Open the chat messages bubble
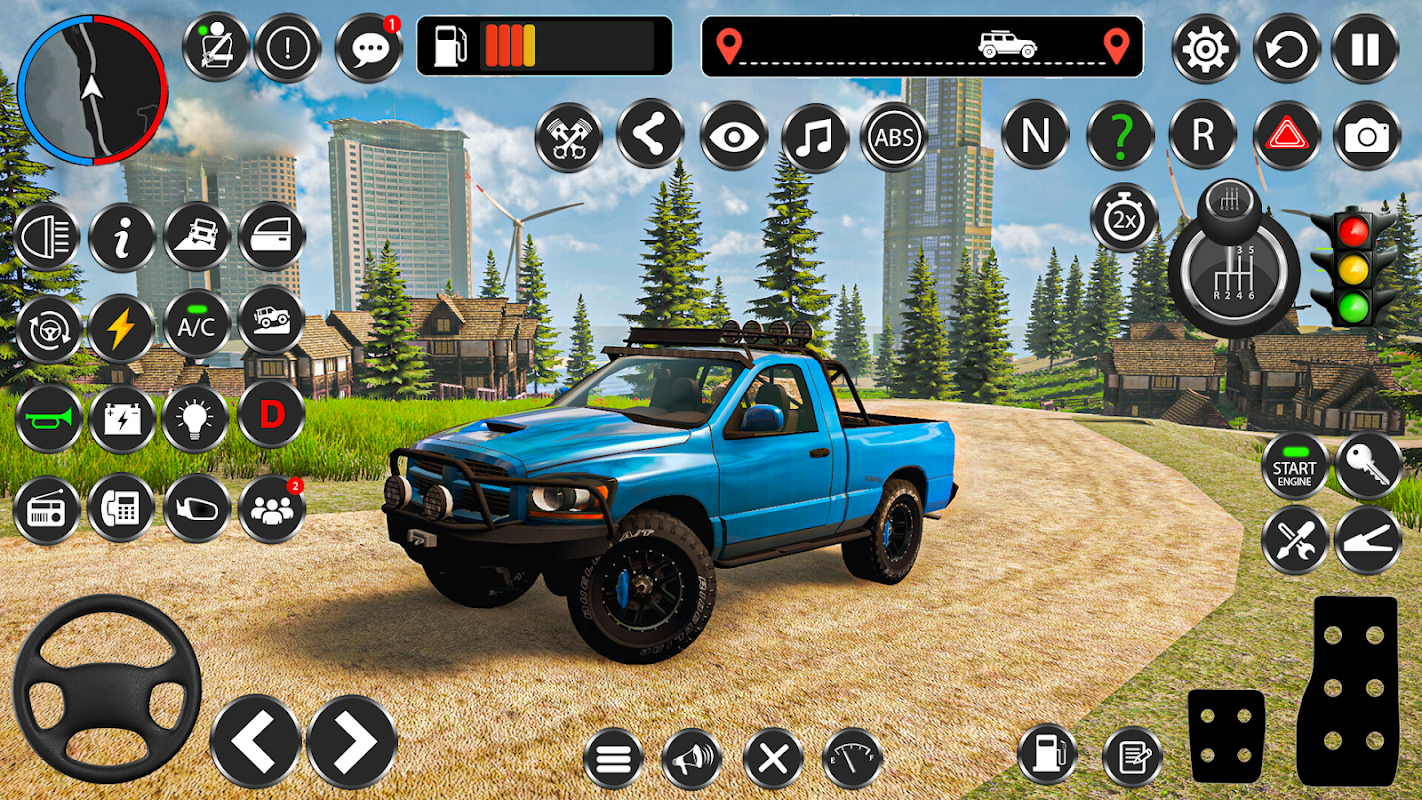Image resolution: width=1422 pixels, height=800 pixels. [x=368, y=48]
